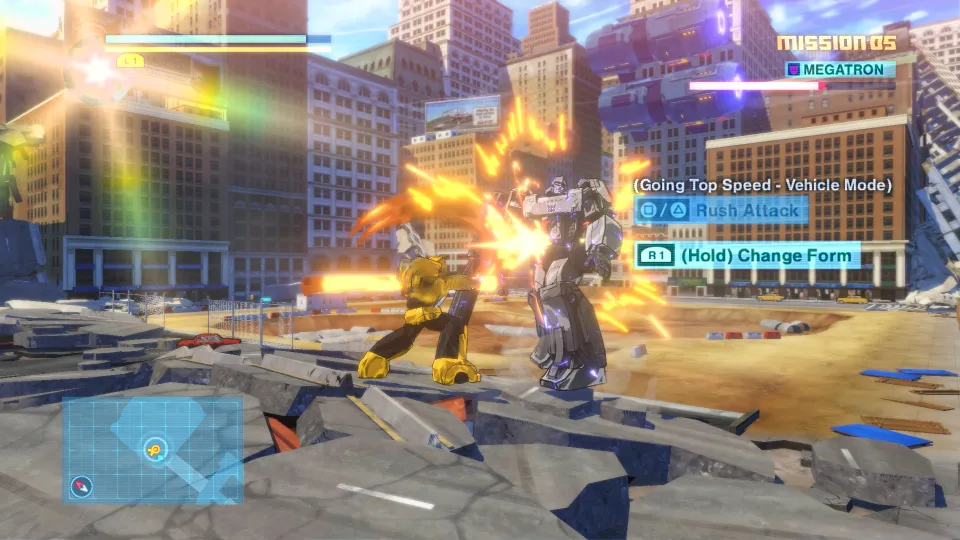Open the blue grid minimap
The height and width of the screenshot is (540, 960).
pyautogui.click(x=152, y=449)
